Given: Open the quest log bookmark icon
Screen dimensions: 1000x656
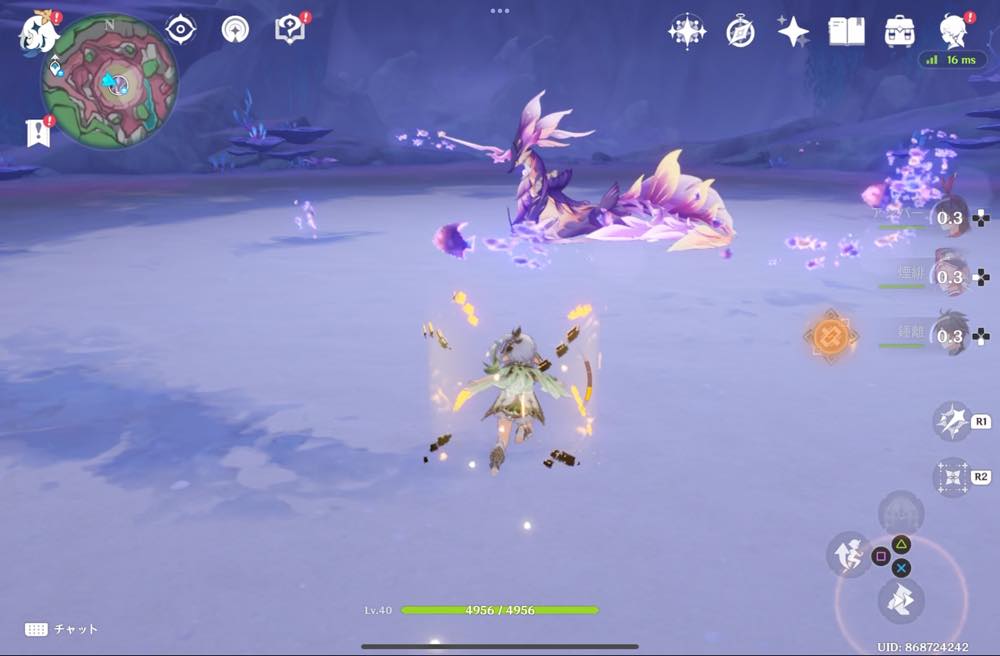Looking at the screenshot, I should coord(39,132).
